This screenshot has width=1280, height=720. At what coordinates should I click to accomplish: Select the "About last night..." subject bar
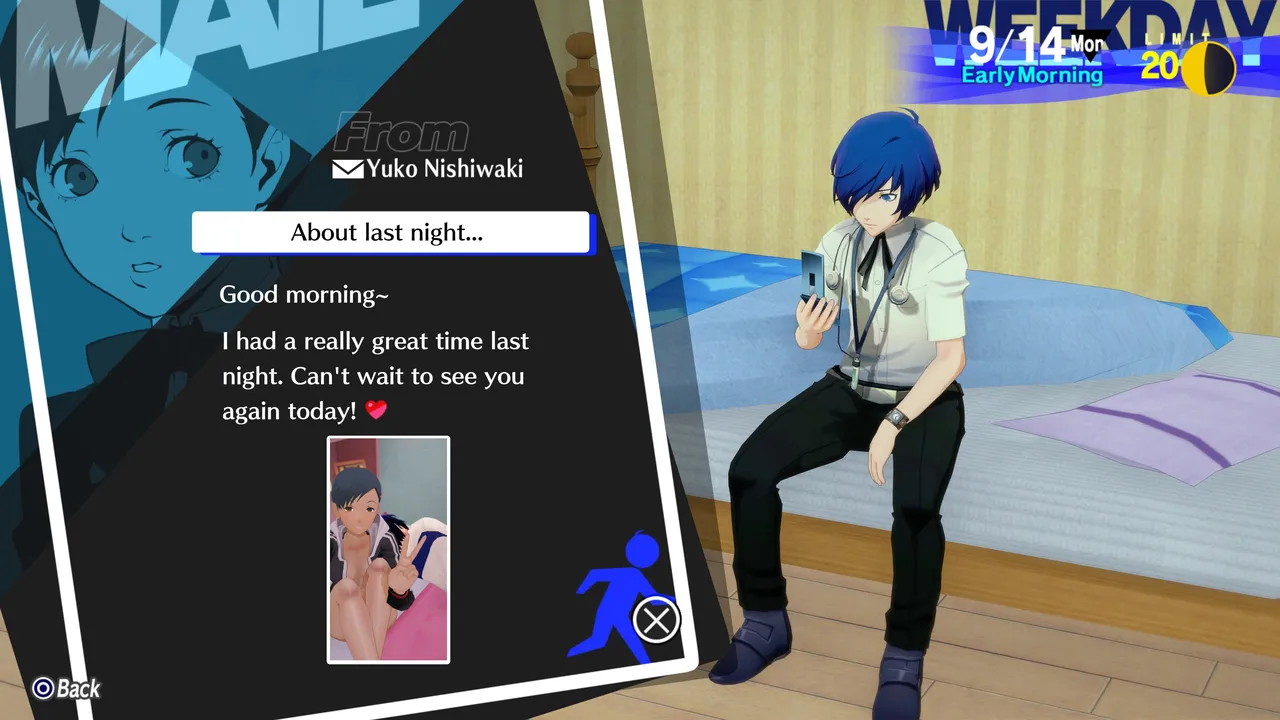[x=390, y=233]
